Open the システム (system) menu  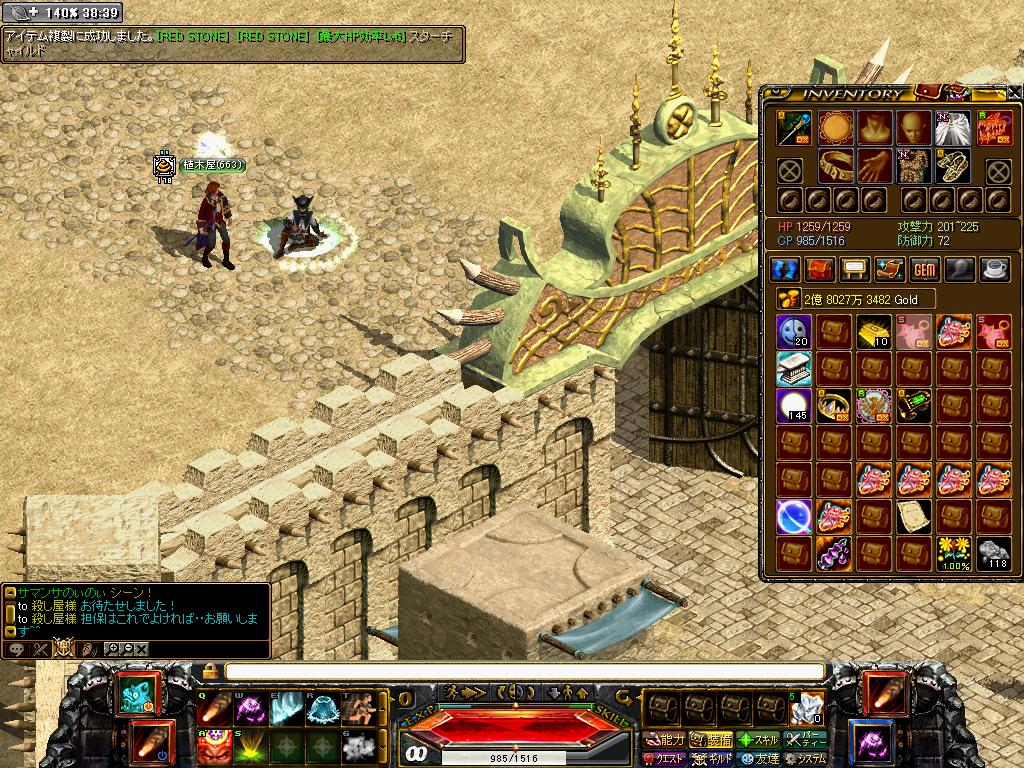[807, 758]
